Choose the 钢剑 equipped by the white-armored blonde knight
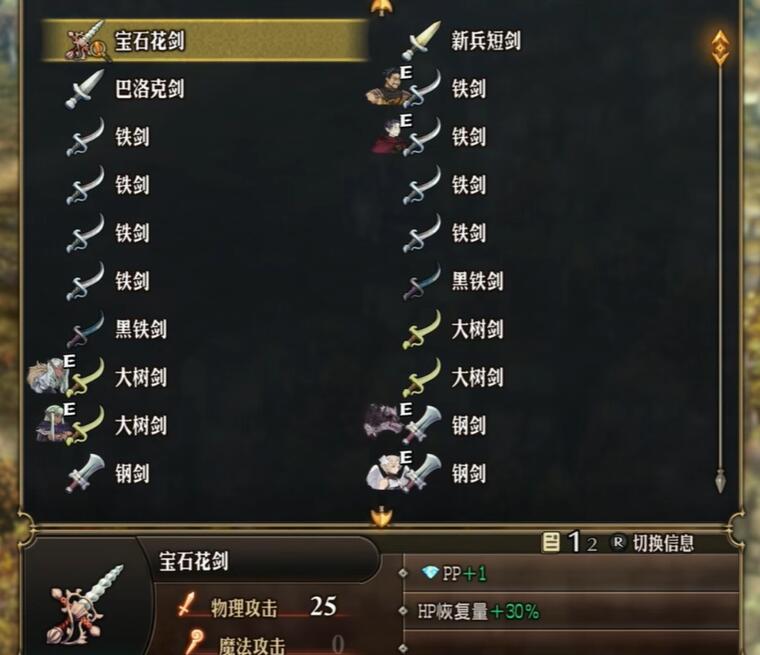Screen dimensions: 760x655 click(467, 473)
